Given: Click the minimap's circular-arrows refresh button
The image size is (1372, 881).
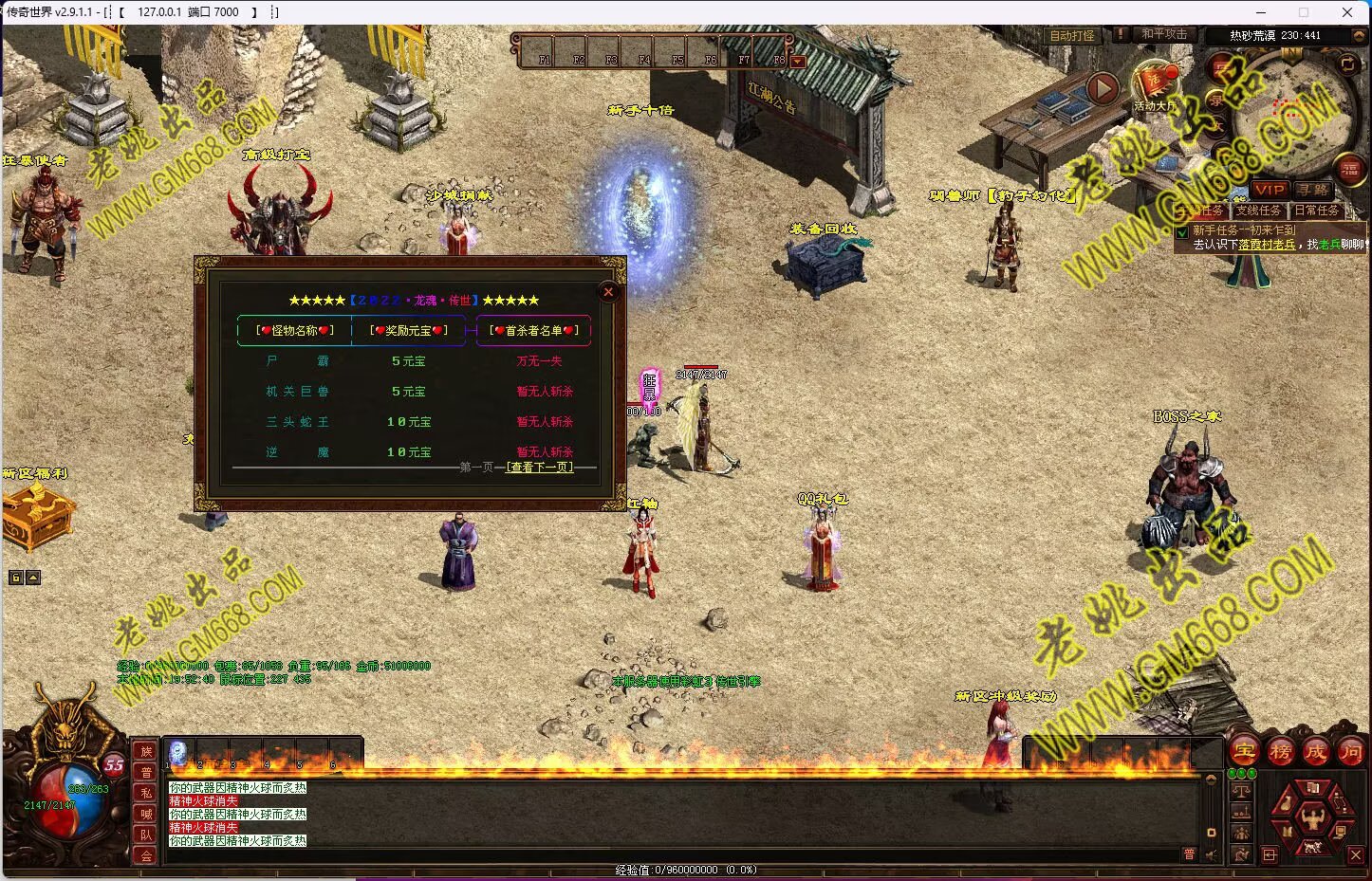Looking at the screenshot, I should click(1347, 64).
